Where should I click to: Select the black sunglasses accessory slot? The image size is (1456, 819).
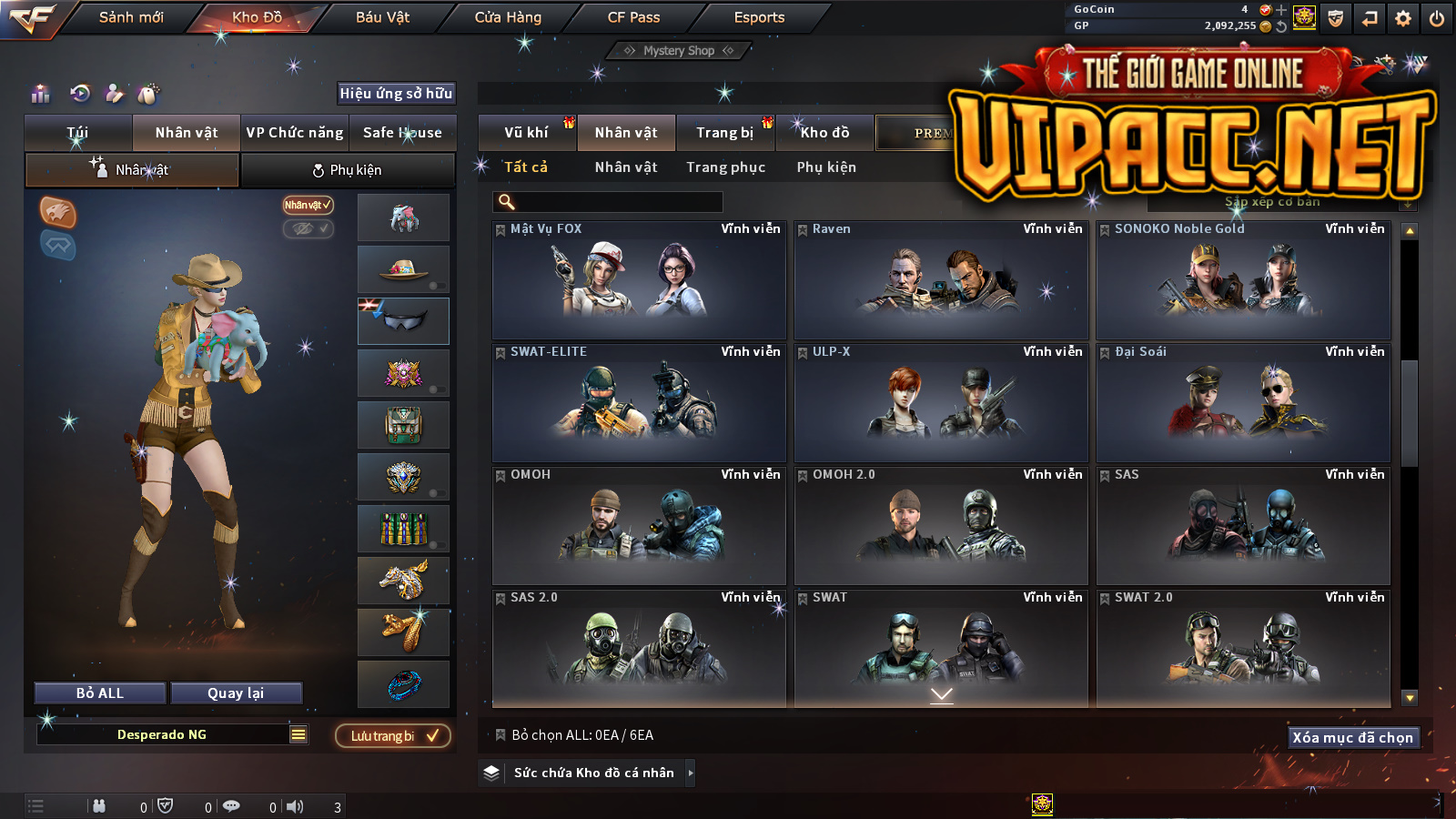403,321
